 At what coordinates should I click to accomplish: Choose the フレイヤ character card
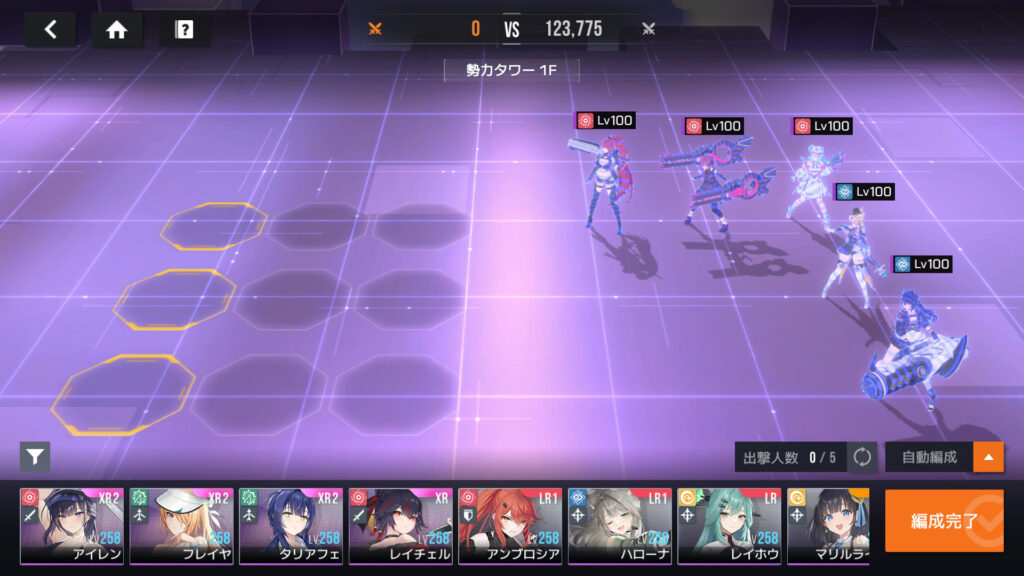coord(181,526)
